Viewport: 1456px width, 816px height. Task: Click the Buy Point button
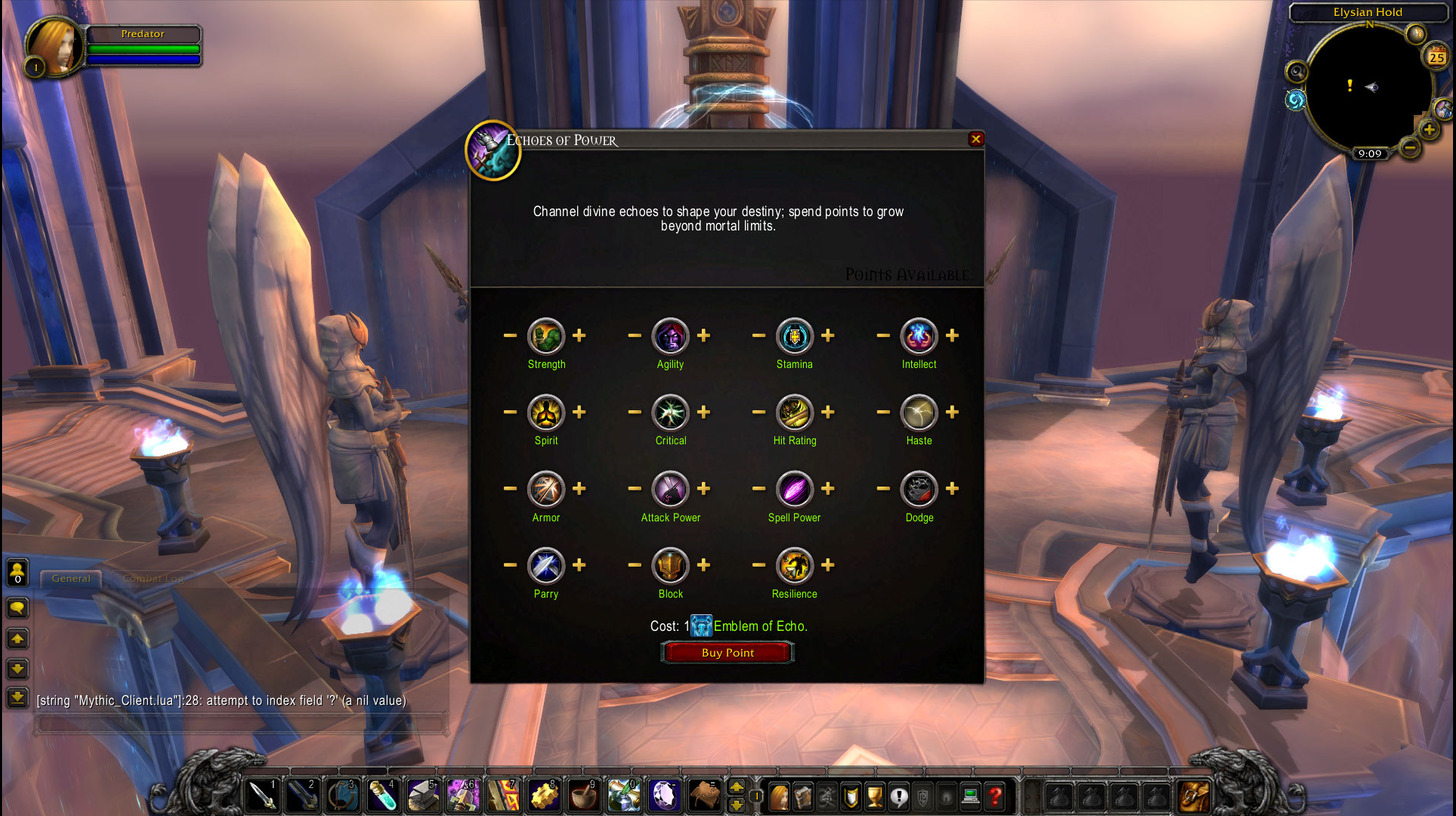[x=727, y=651]
